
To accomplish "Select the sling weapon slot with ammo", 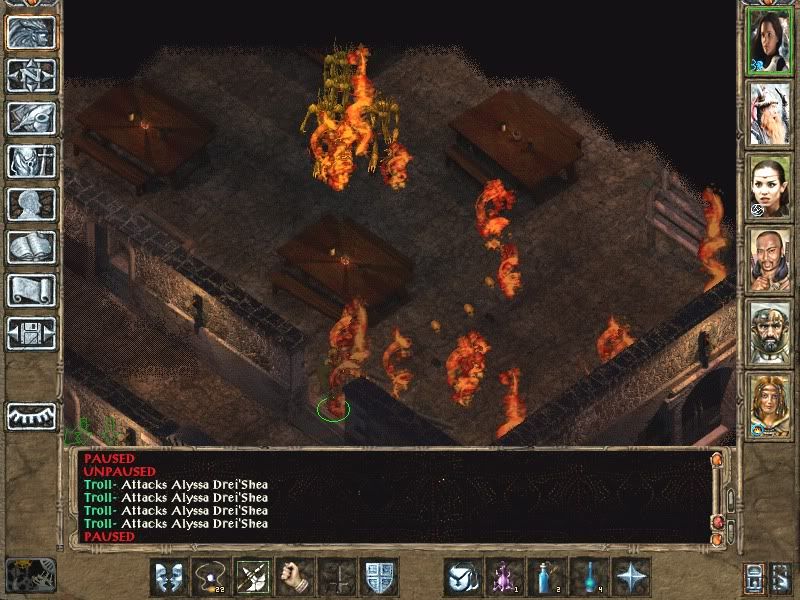I will point(211,578).
